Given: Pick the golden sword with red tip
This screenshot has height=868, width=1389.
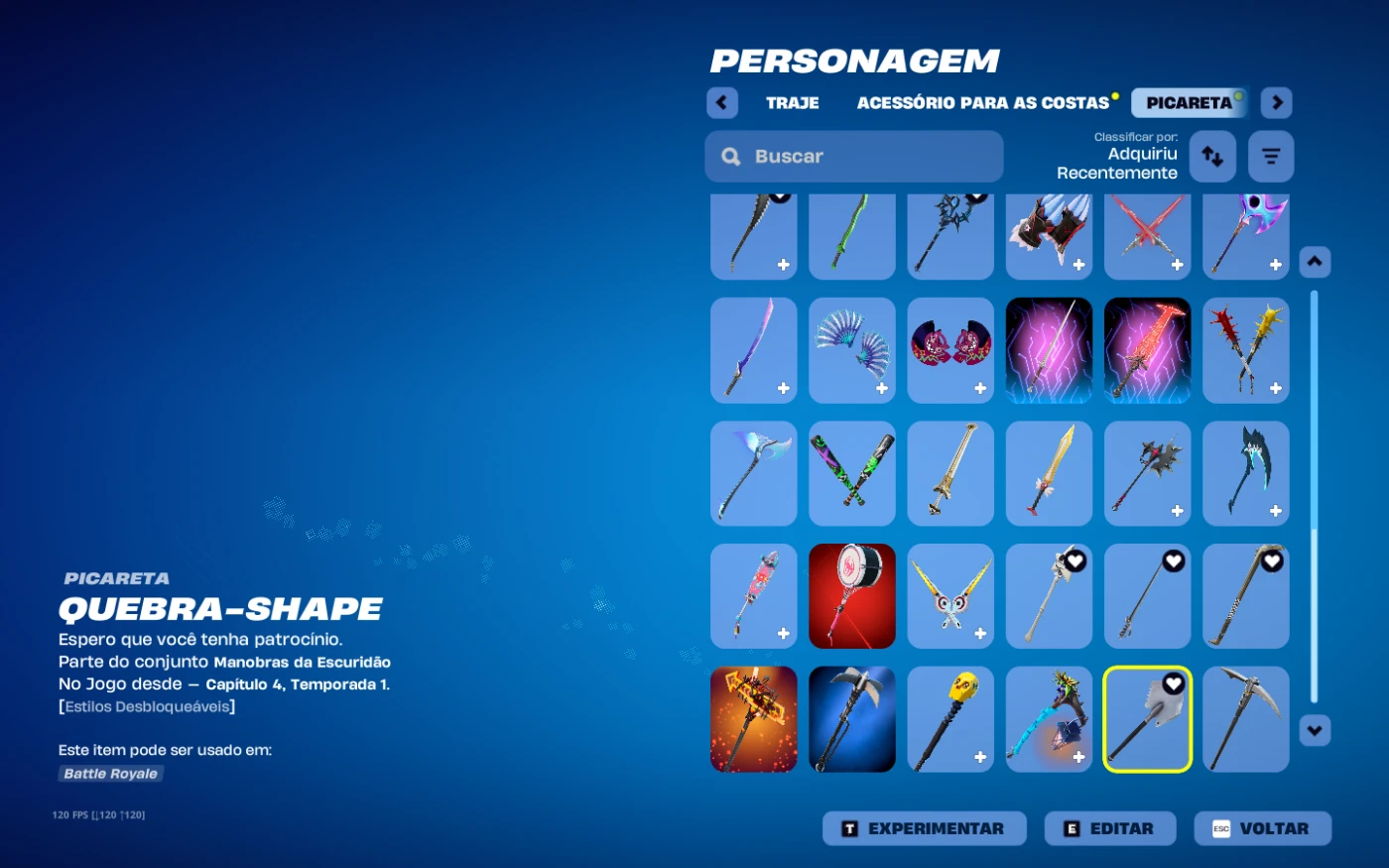Looking at the screenshot, I should (1049, 473).
